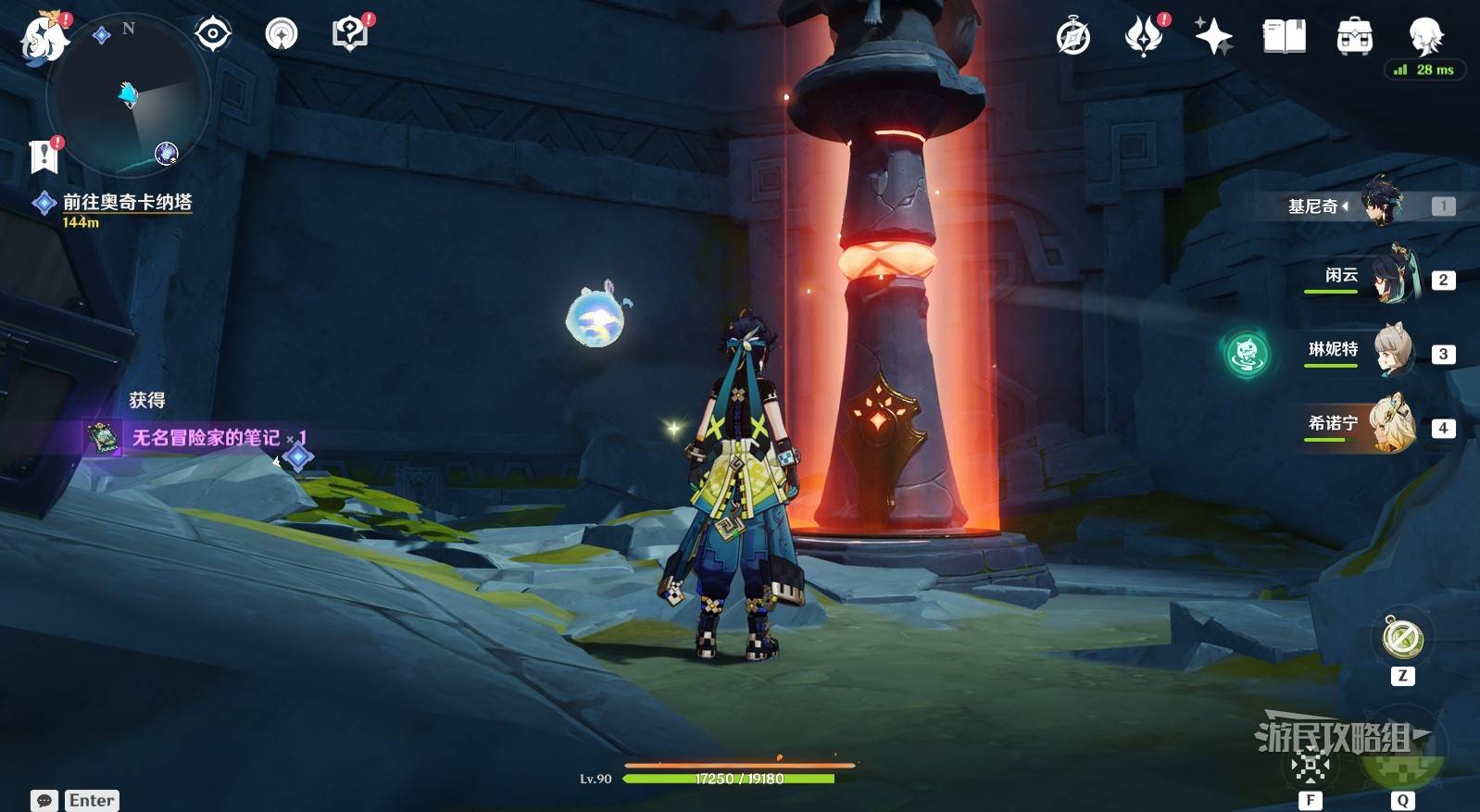
Task: Use the gadget compass item icon
Action: [1402, 638]
